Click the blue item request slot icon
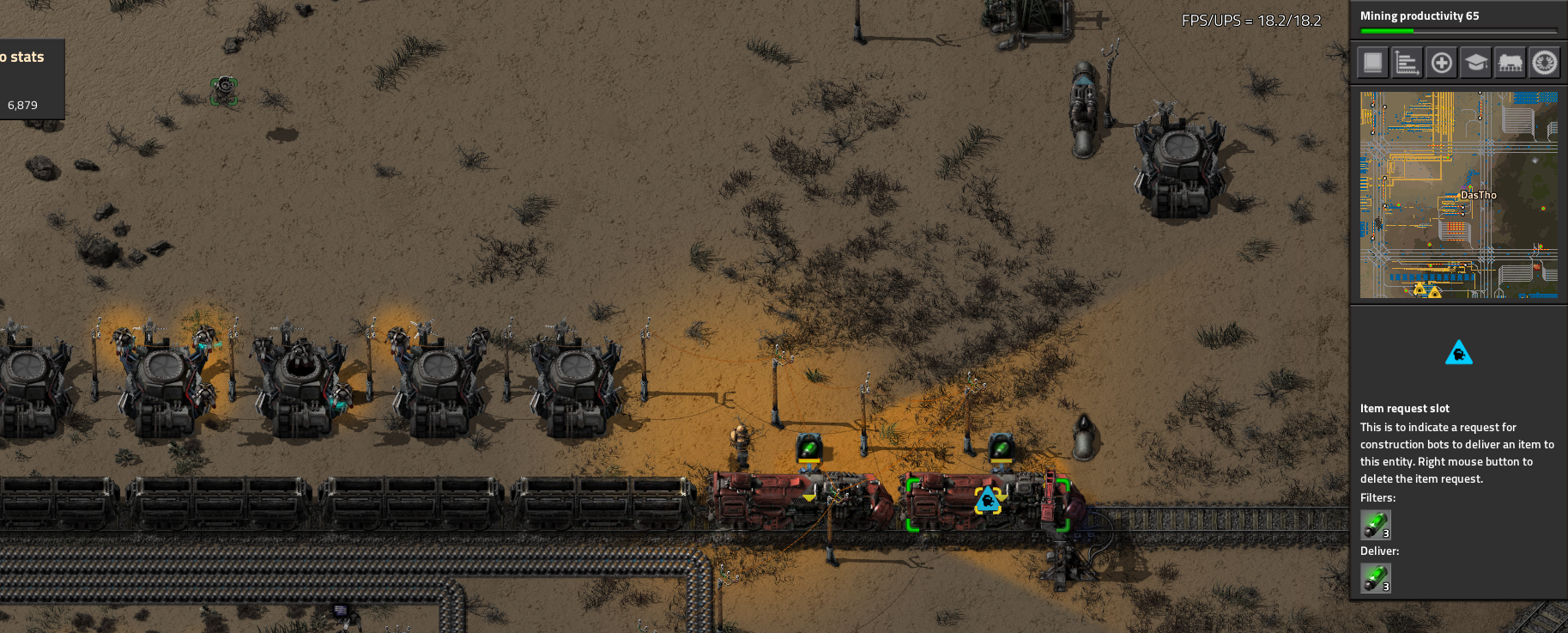1568x633 pixels. pyautogui.click(x=1459, y=355)
